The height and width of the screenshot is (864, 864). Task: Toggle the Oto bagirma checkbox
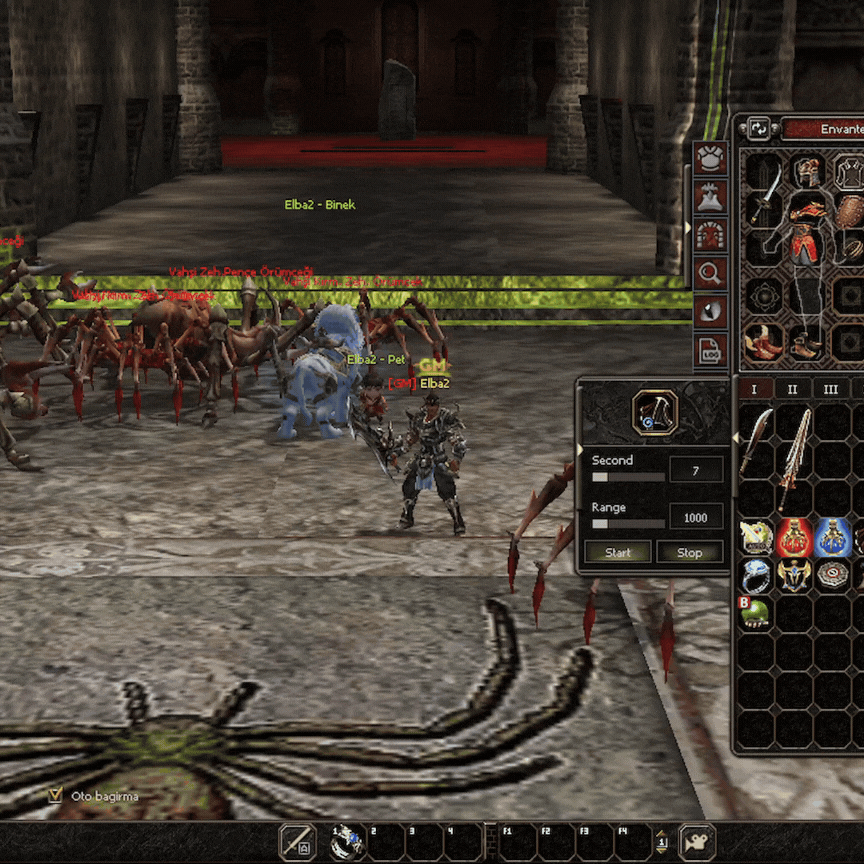coord(56,796)
